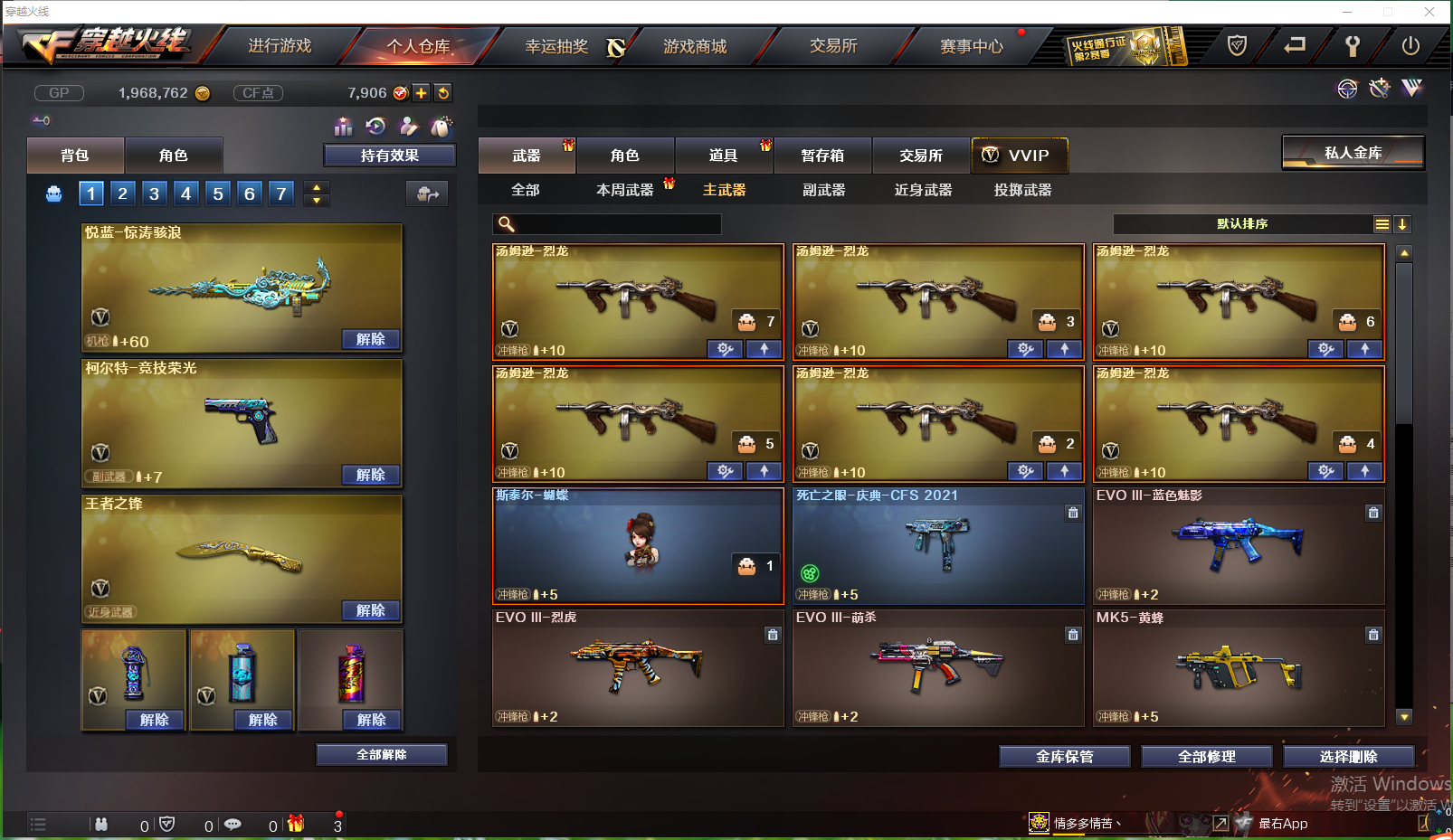Click the dog-tag badge icon beside character edit
This screenshot has height=840, width=1453.
[441, 127]
